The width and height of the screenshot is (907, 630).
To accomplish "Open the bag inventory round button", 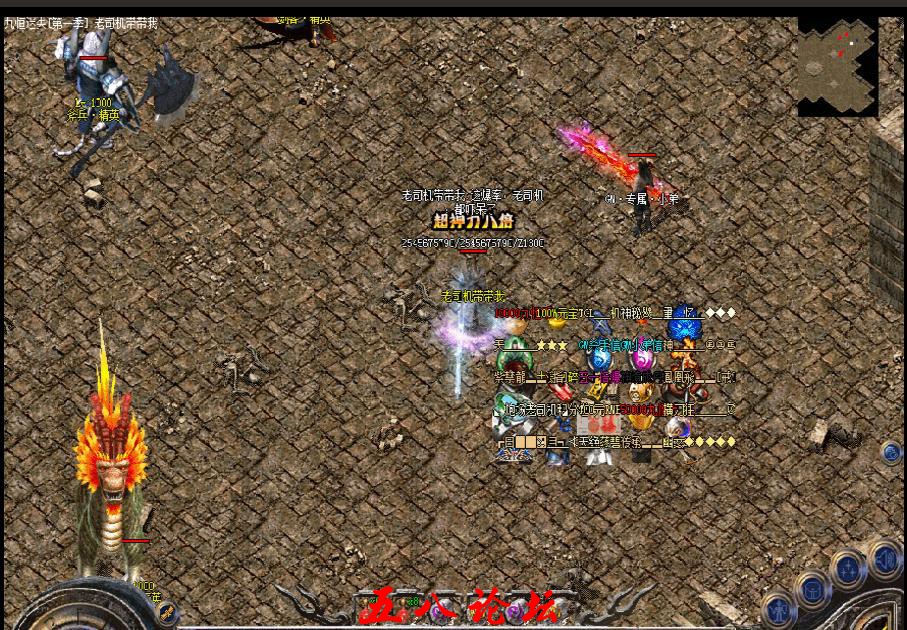I will point(812,587).
